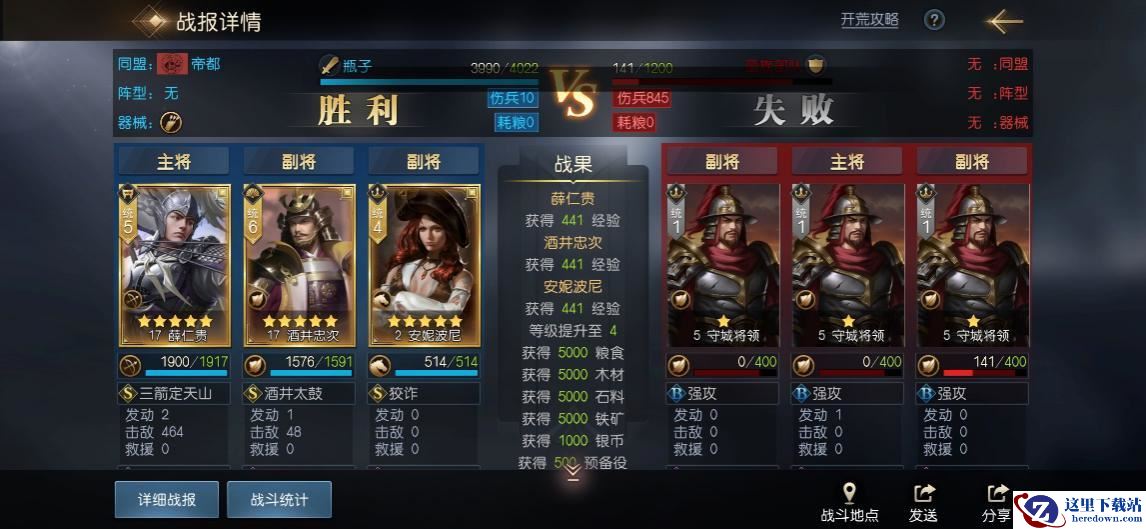Open player 瓶子's profile name
The image size is (1146, 529).
tap(357, 65)
